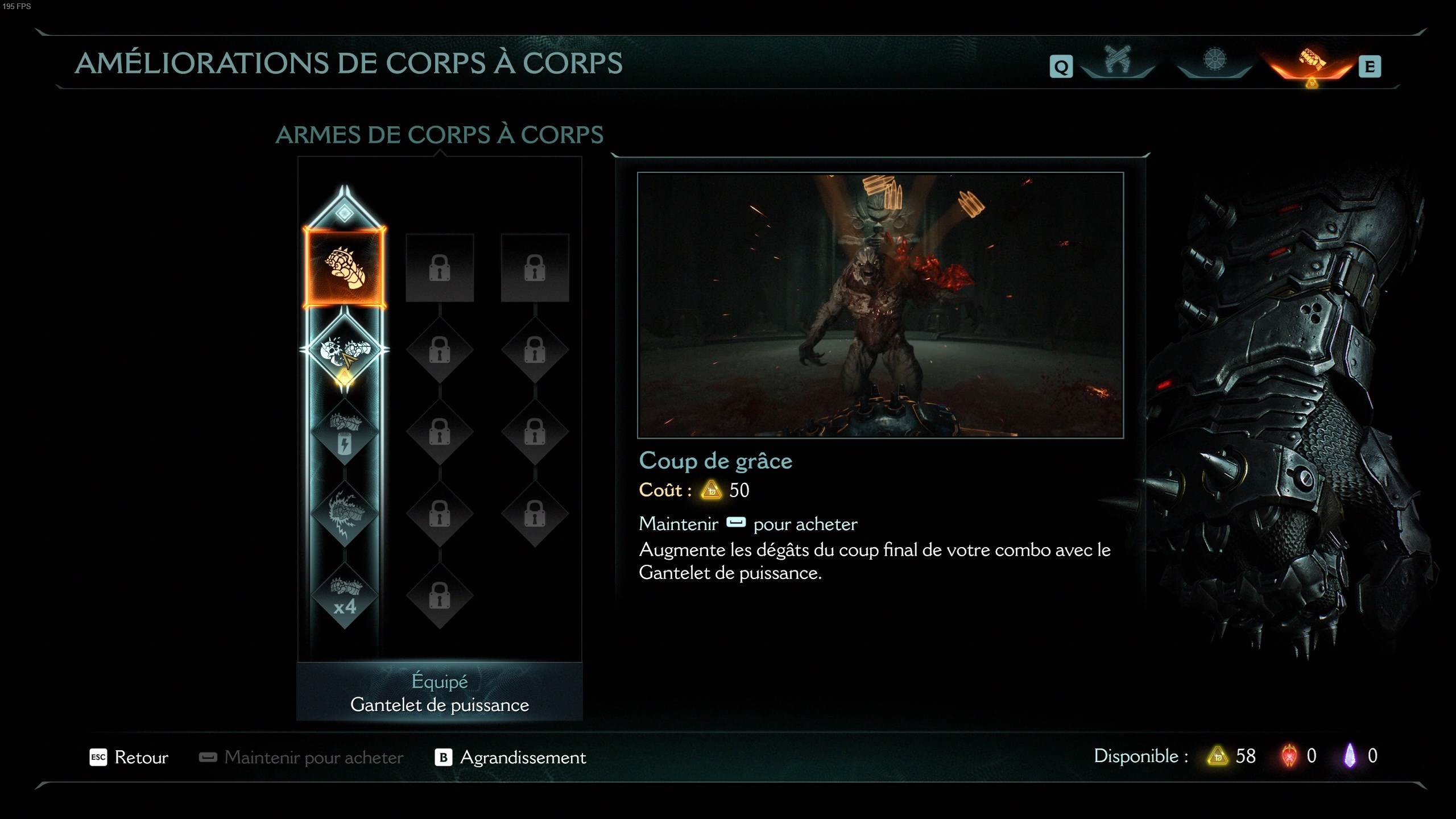Click the Q key navigation indicator
This screenshot has height=819, width=1456.
[1060, 65]
